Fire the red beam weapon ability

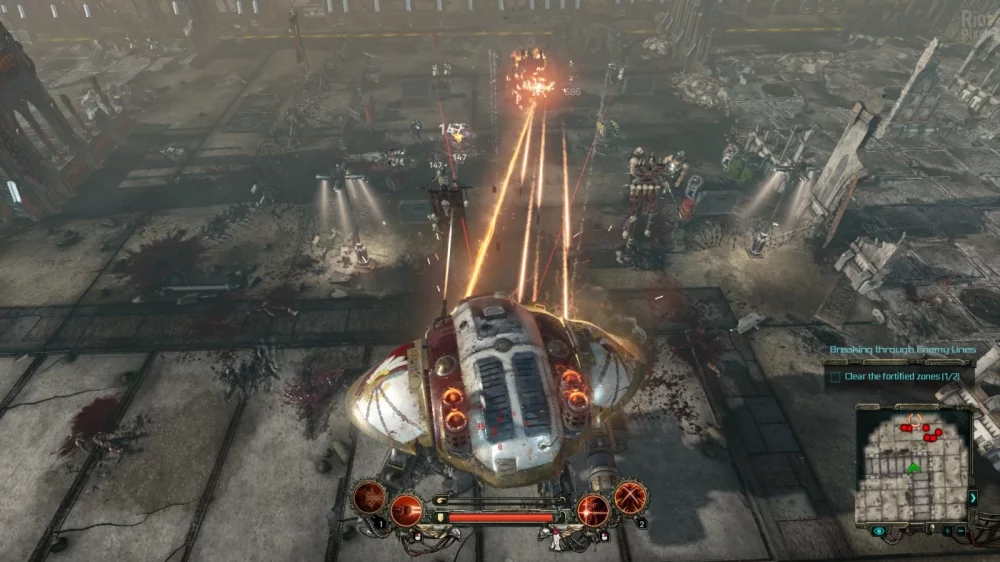click(x=405, y=509)
